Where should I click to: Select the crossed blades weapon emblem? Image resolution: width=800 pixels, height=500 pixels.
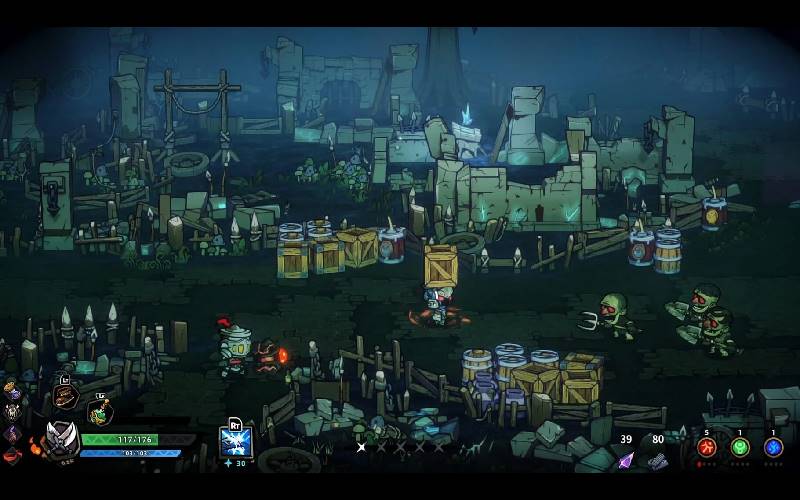(x=63, y=437)
